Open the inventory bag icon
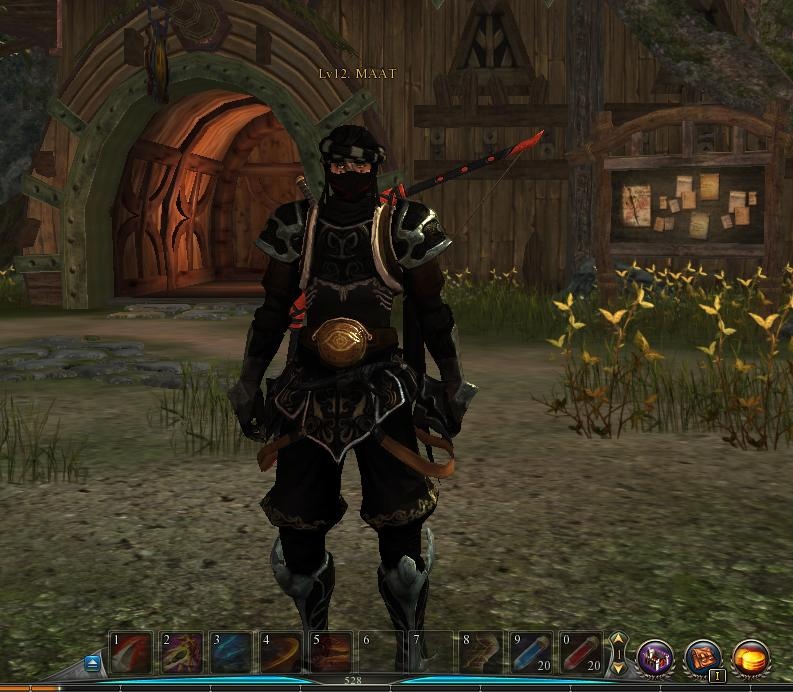793x692 pixels. [703, 657]
